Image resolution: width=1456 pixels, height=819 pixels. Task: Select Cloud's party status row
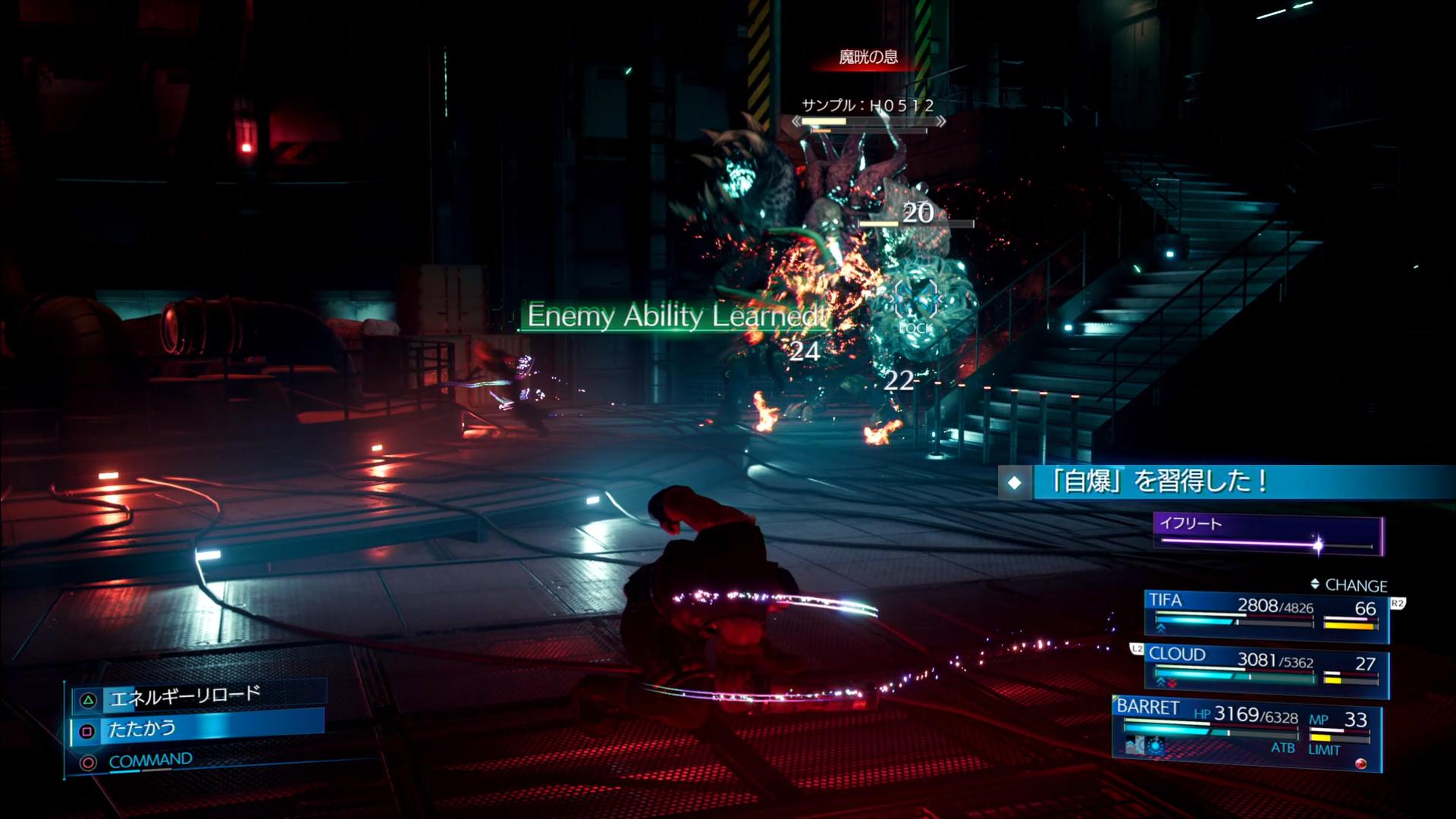1266,669
